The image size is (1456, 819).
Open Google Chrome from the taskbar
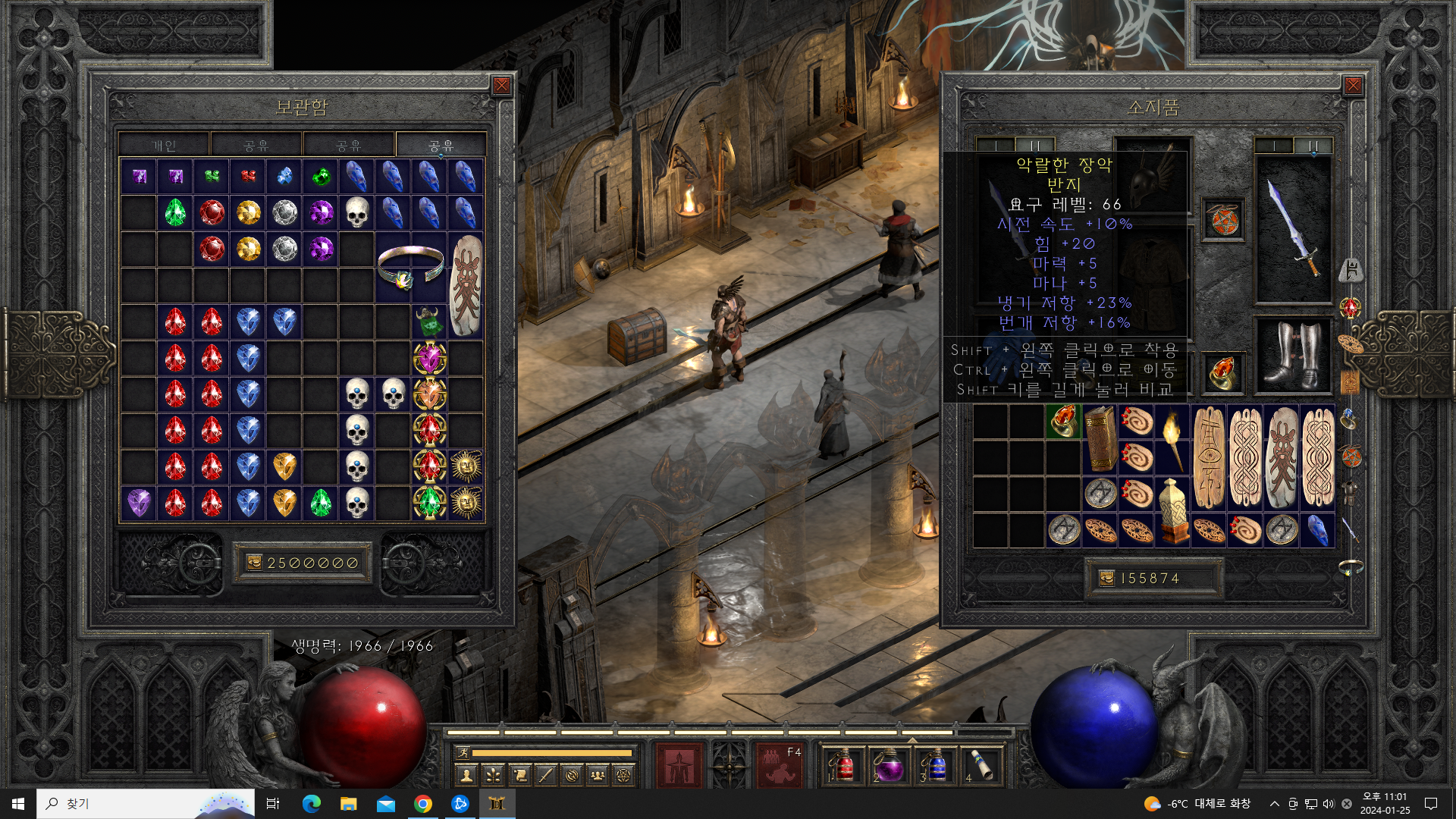423,804
